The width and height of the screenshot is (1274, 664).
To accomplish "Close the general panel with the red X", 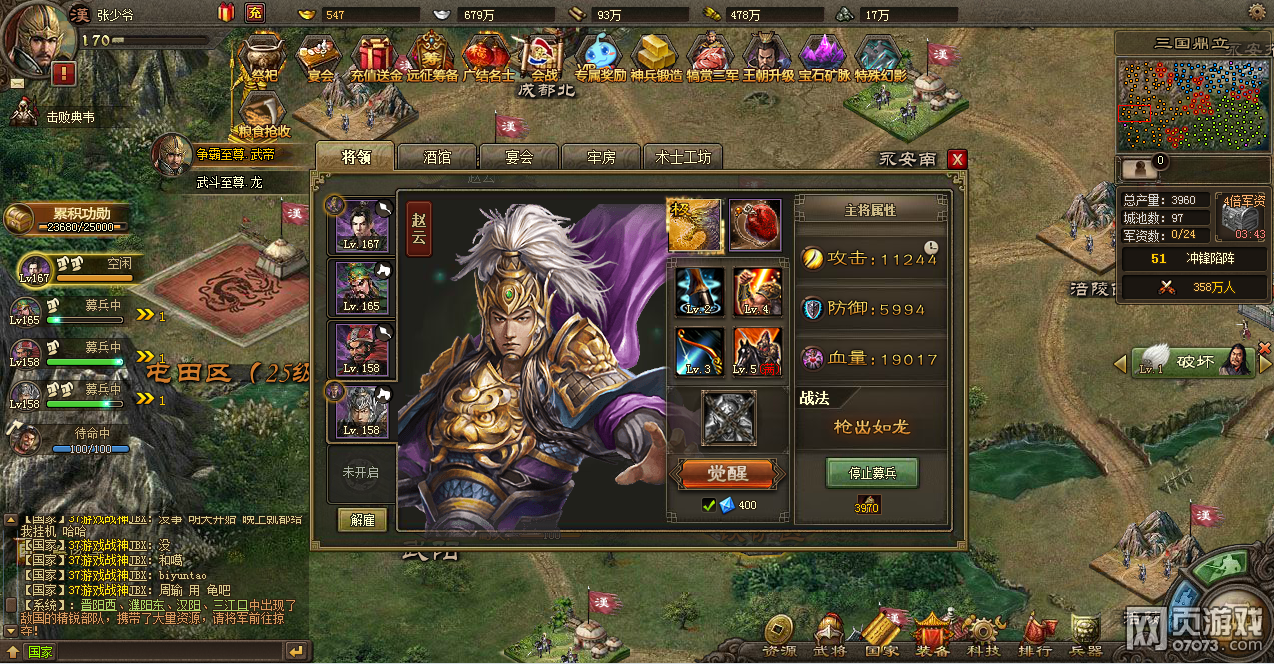I will (x=957, y=159).
